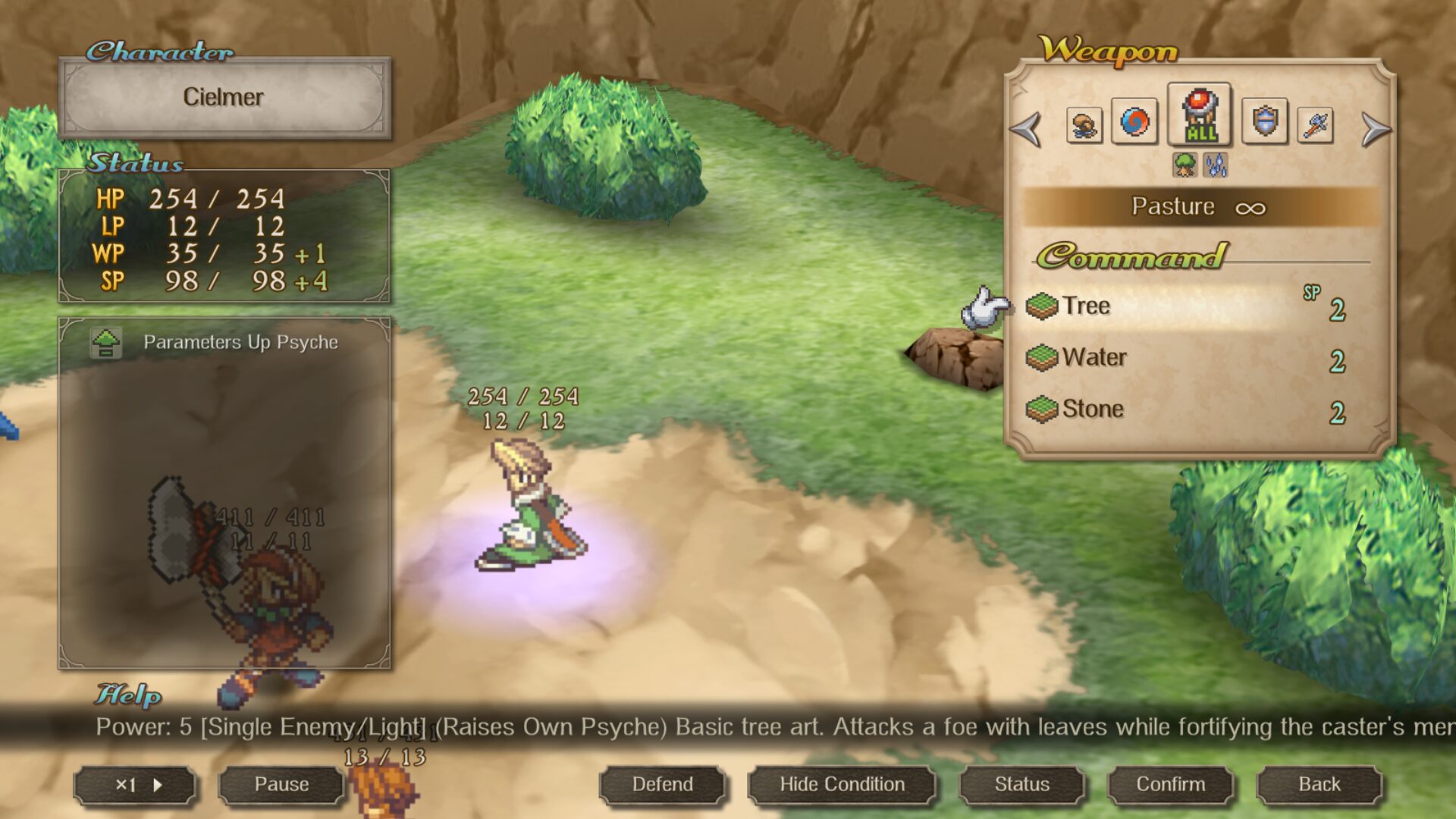This screenshot has width=1456, height=819.
Task: Click the right weapon arrow
Action: pos(1375,128)
